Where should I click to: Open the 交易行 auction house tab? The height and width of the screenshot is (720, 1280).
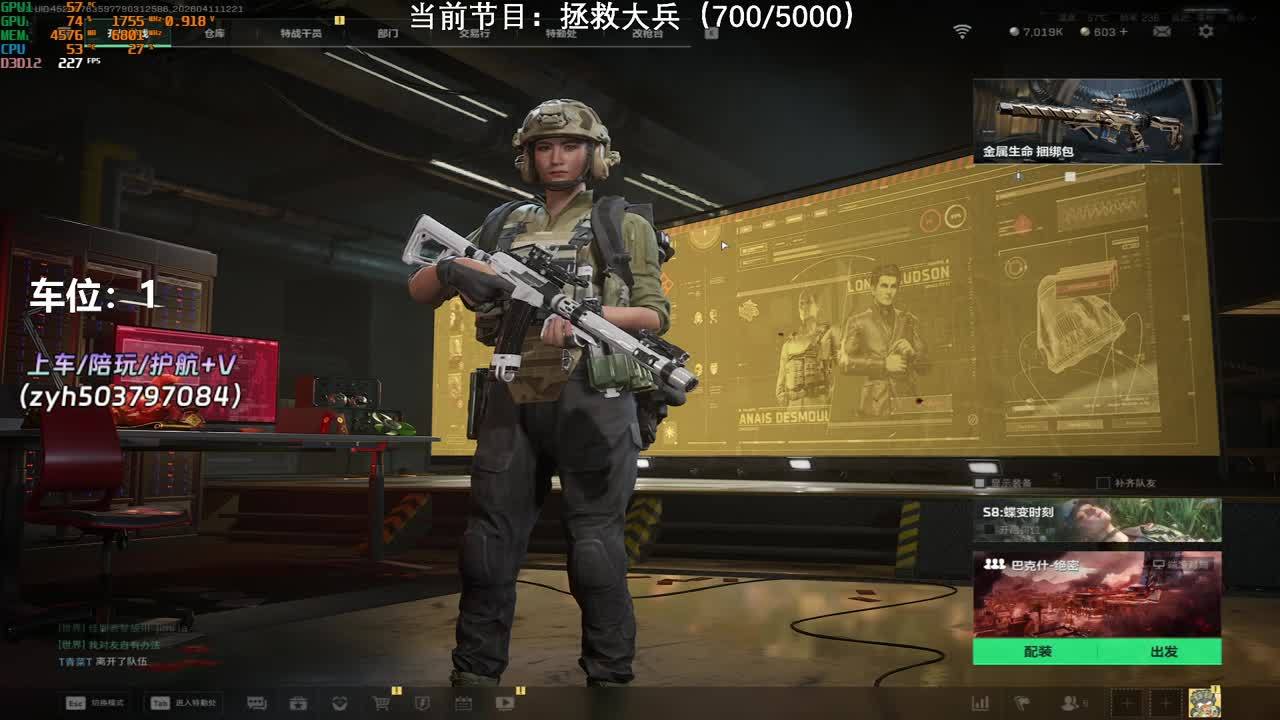(474, 33)
